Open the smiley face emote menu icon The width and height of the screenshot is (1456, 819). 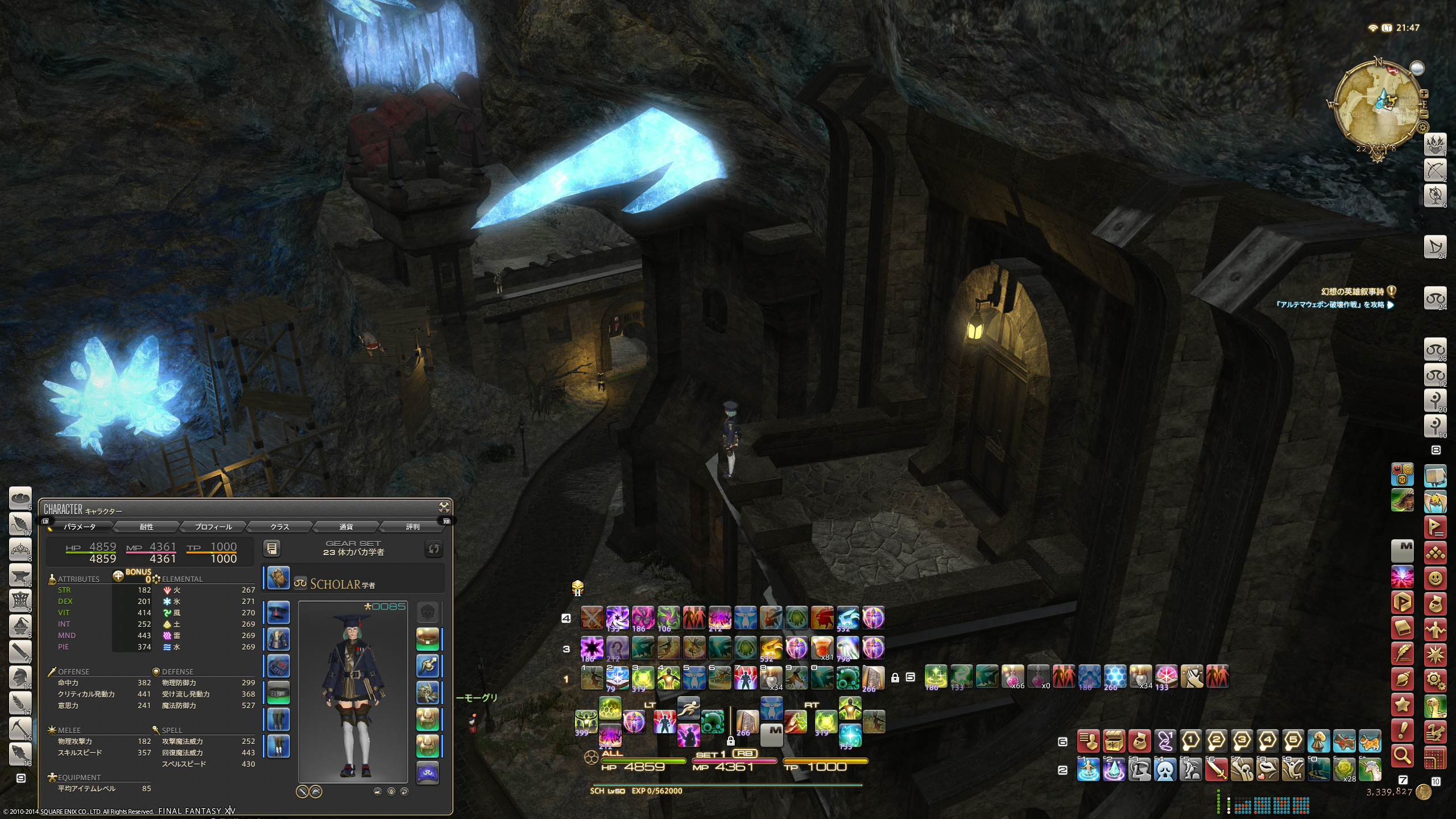pos(1436,579)
